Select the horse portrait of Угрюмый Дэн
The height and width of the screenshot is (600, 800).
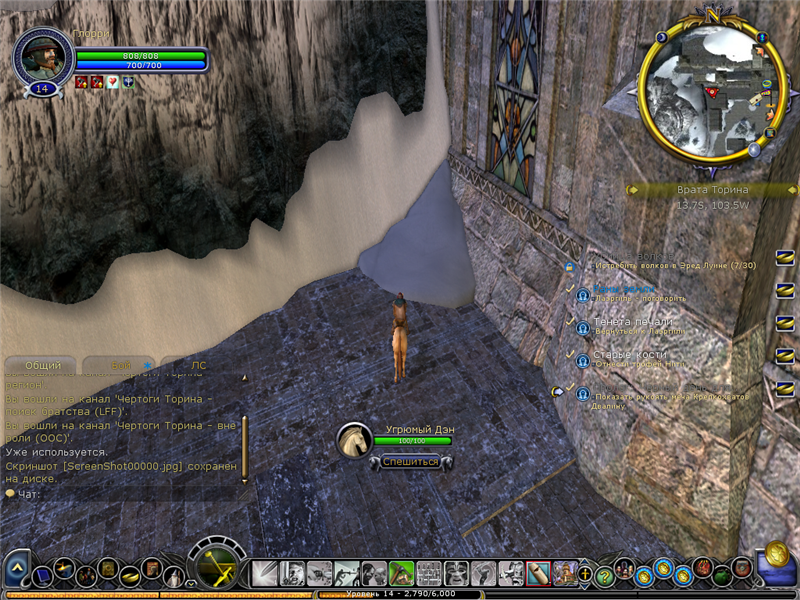pos(353,440)
